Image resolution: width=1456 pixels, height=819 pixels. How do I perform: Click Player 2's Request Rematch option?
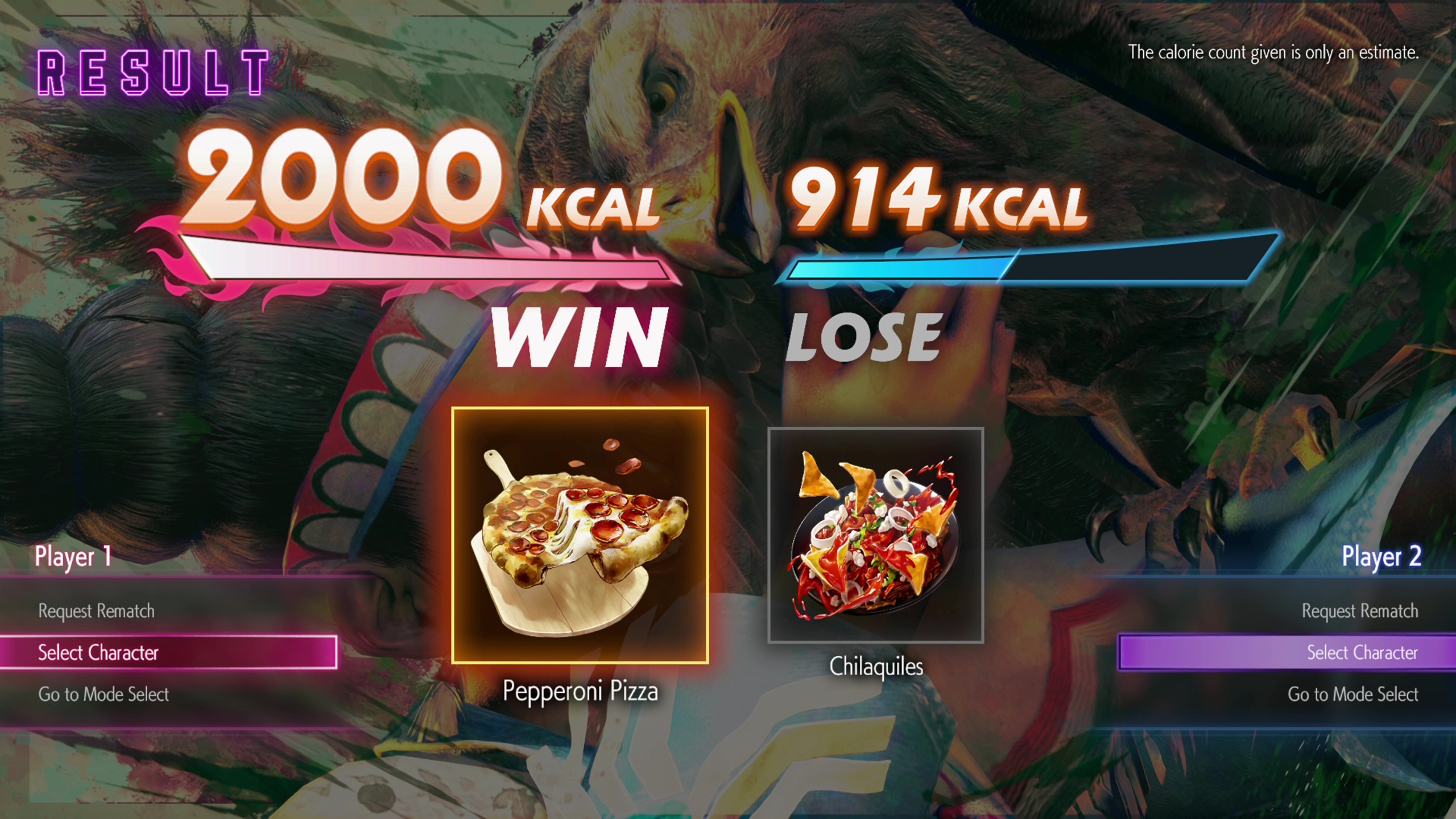pyautogui.click(x=1359, y=611)
